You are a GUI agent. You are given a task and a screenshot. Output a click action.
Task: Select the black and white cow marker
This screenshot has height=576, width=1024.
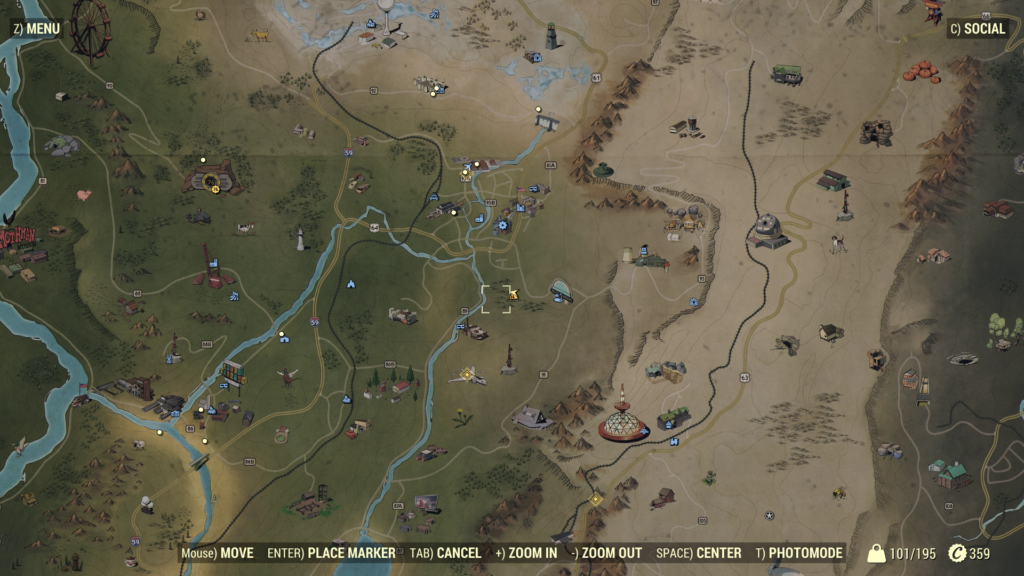click(x=246, y=228)
